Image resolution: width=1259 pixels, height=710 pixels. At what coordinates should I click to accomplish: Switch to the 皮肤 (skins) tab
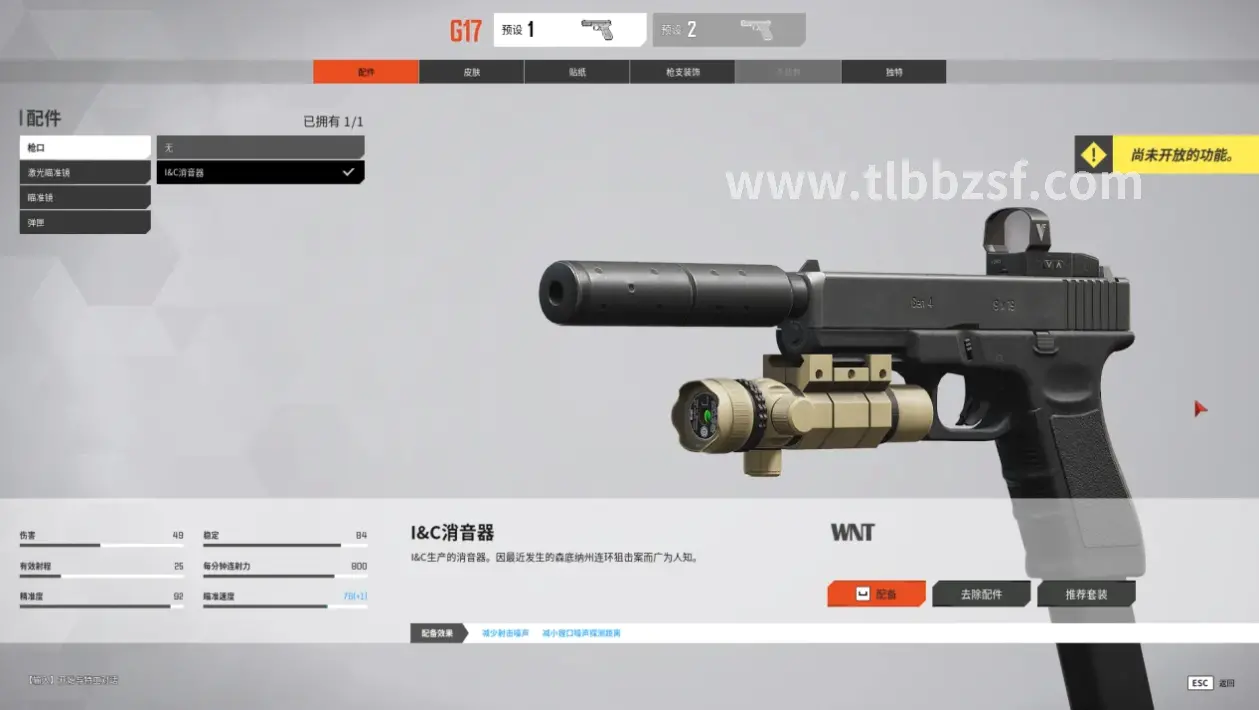(x=471, y=72)
